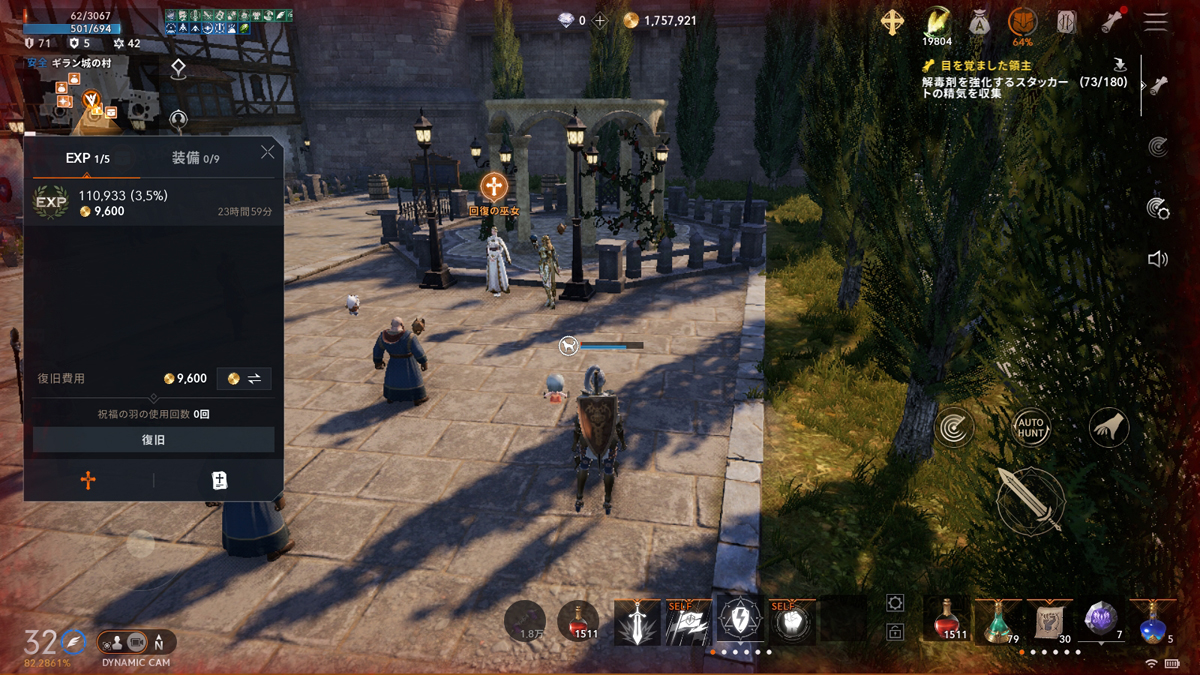This screenshot has height=675, width=1200.
Task: Click the 復旧 restore button
Action: pos(153,440)
